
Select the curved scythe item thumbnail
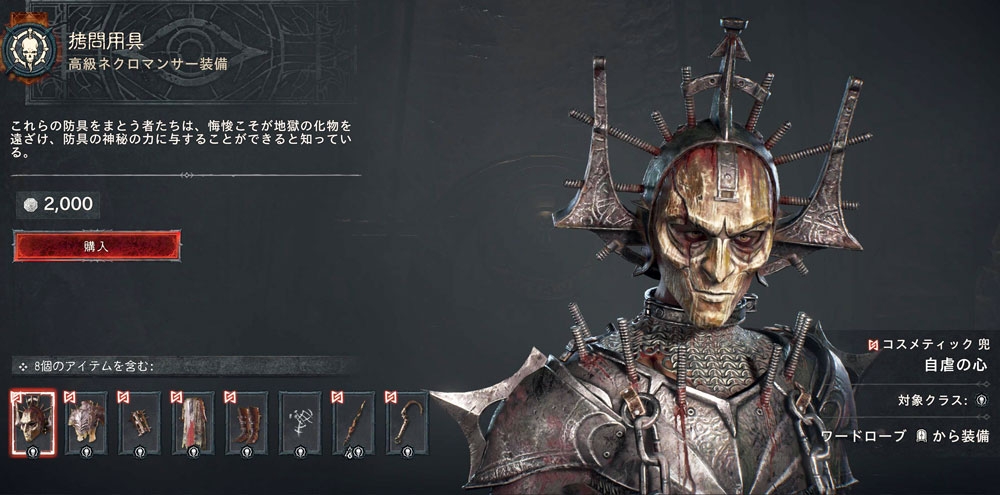(x=406, y=422)
